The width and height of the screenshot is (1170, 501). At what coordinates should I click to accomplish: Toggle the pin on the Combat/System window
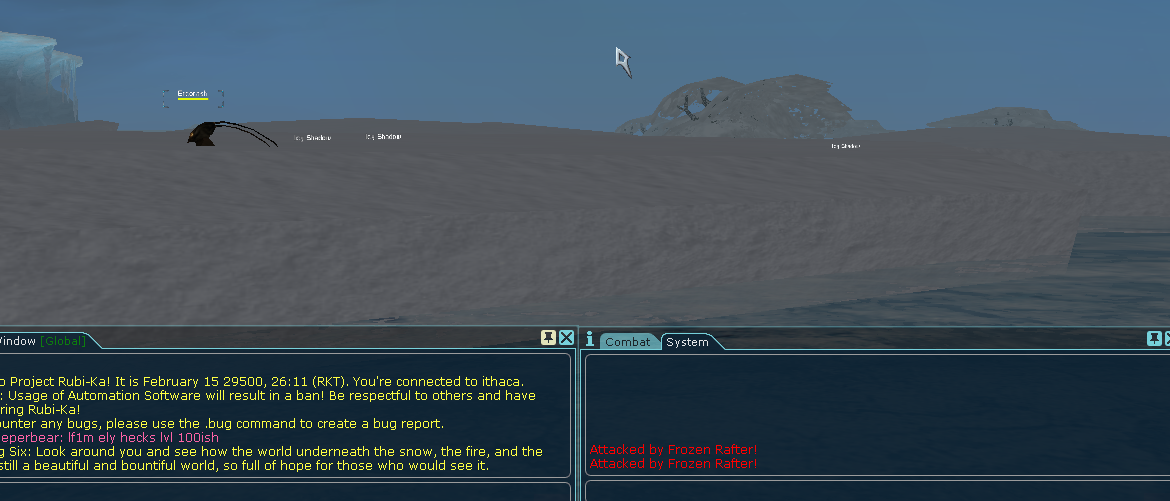1154,338
